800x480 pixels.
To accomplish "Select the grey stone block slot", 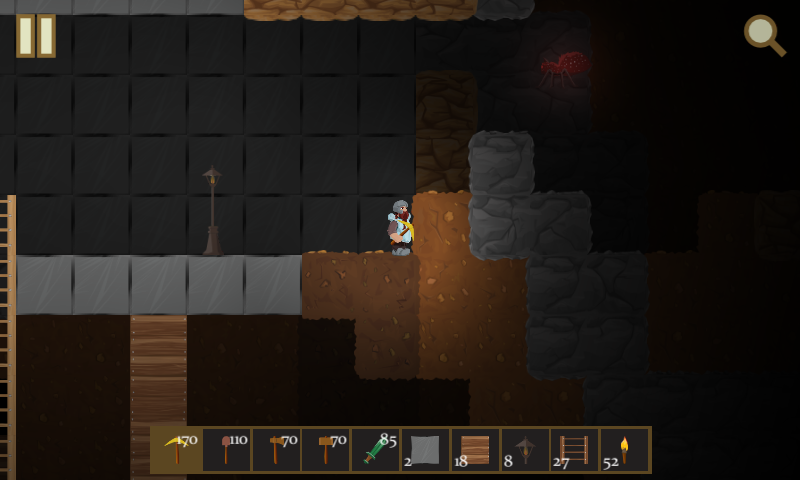I will (x=425, y=450).
